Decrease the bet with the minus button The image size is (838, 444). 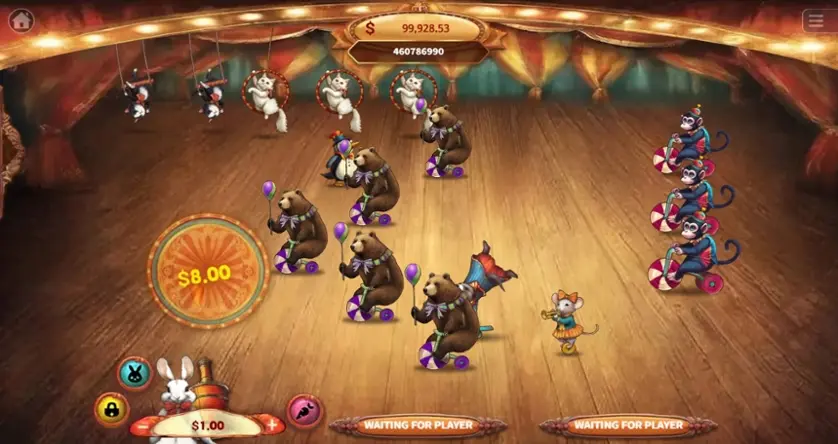(146, 425)
